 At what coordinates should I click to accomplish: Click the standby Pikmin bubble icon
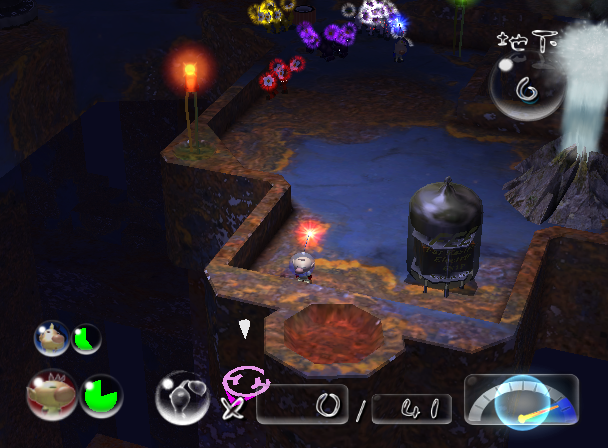click(181, 396)
